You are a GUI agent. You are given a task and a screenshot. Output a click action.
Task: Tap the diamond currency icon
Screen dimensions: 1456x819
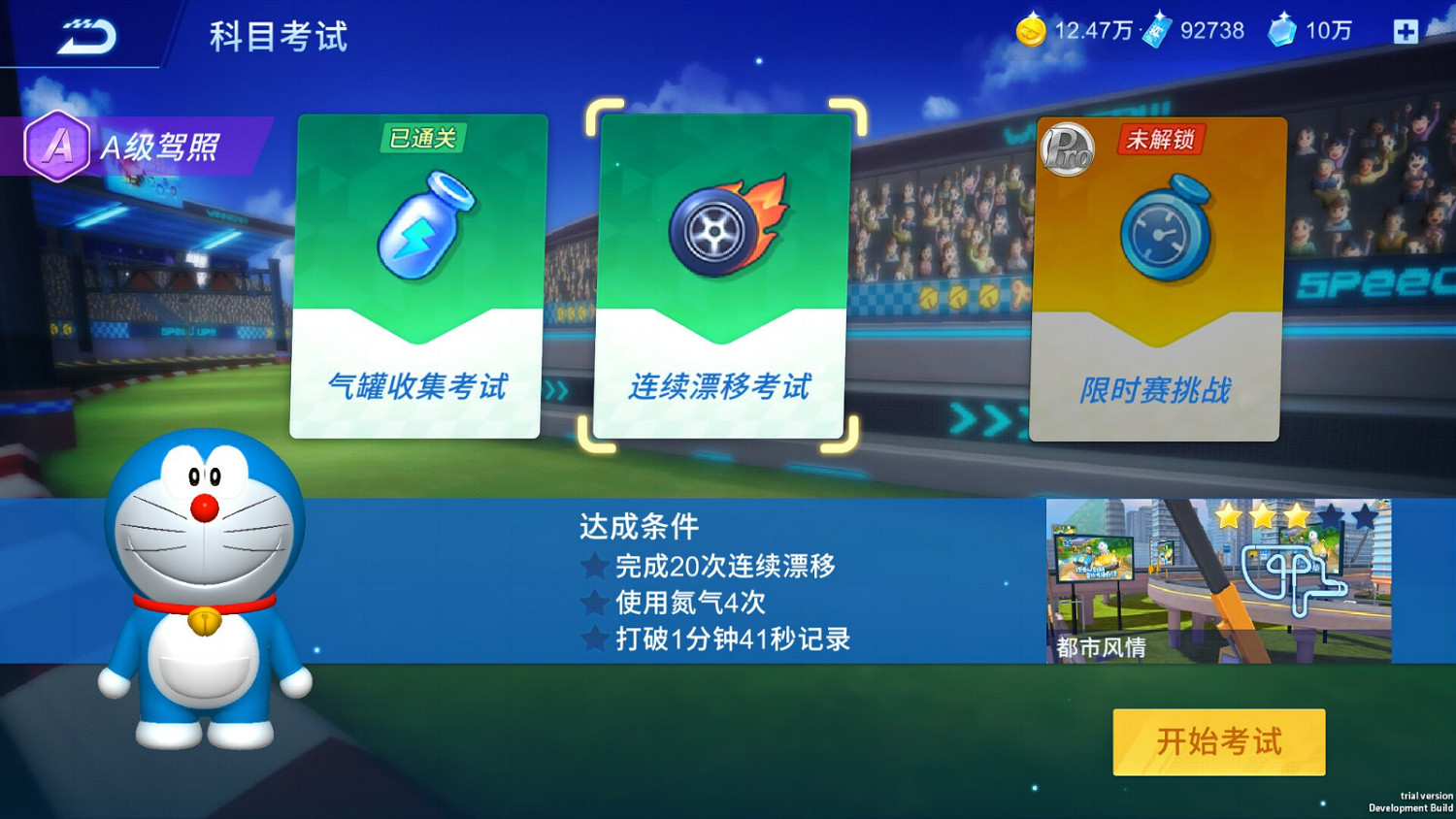[x=1279, y=31]
